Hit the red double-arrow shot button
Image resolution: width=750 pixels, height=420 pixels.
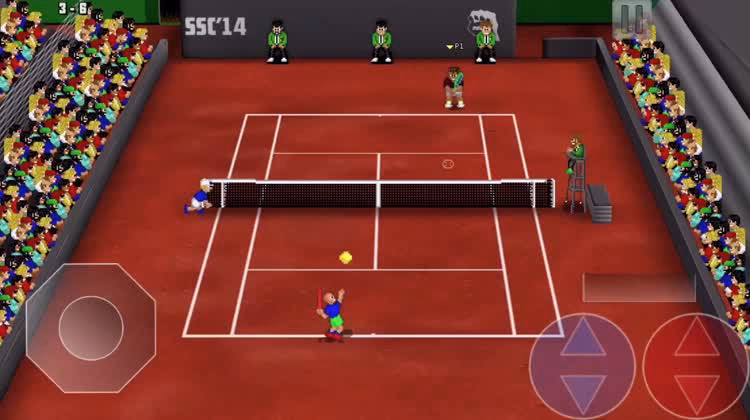tap(697, 365)
